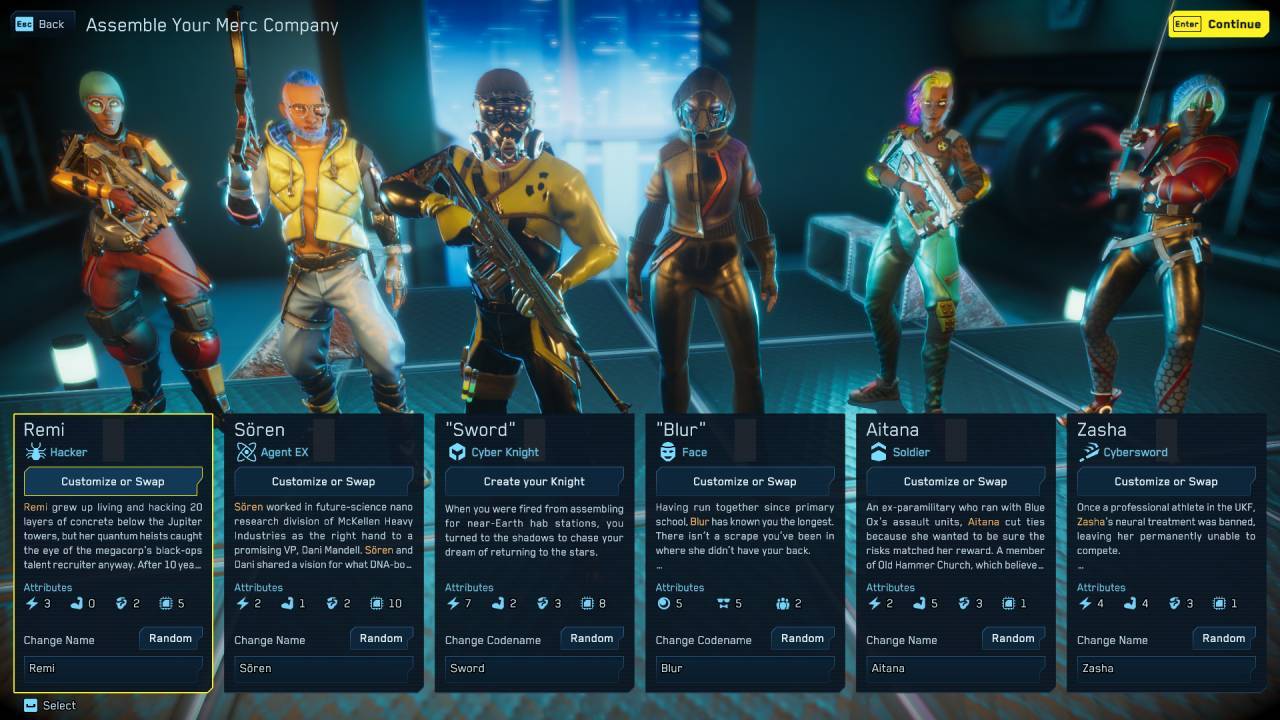Open Customize or Swap for Aitana

(x=955, y=481)
